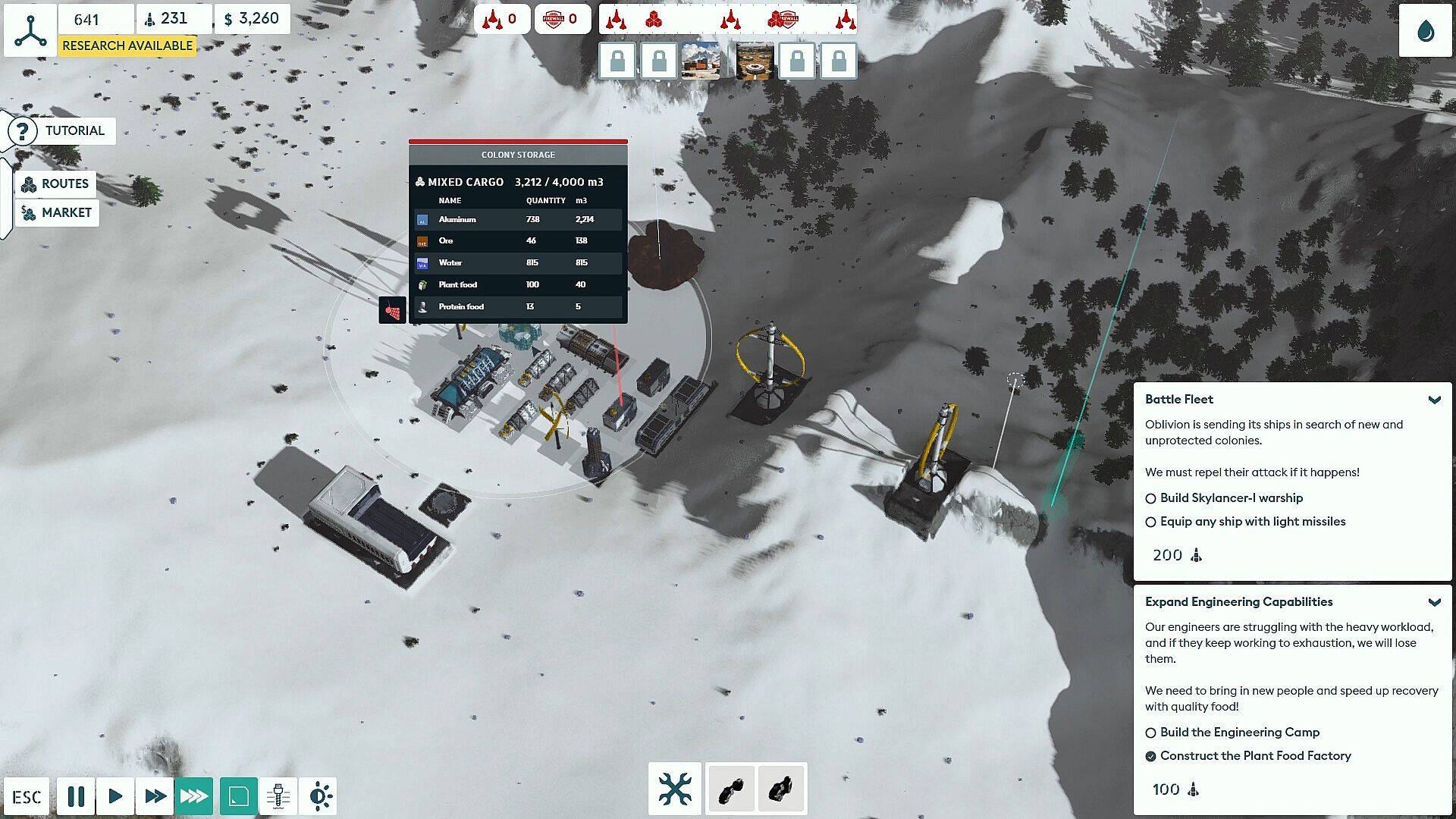Select the circular base colony thumbnail

pos(755,61)
